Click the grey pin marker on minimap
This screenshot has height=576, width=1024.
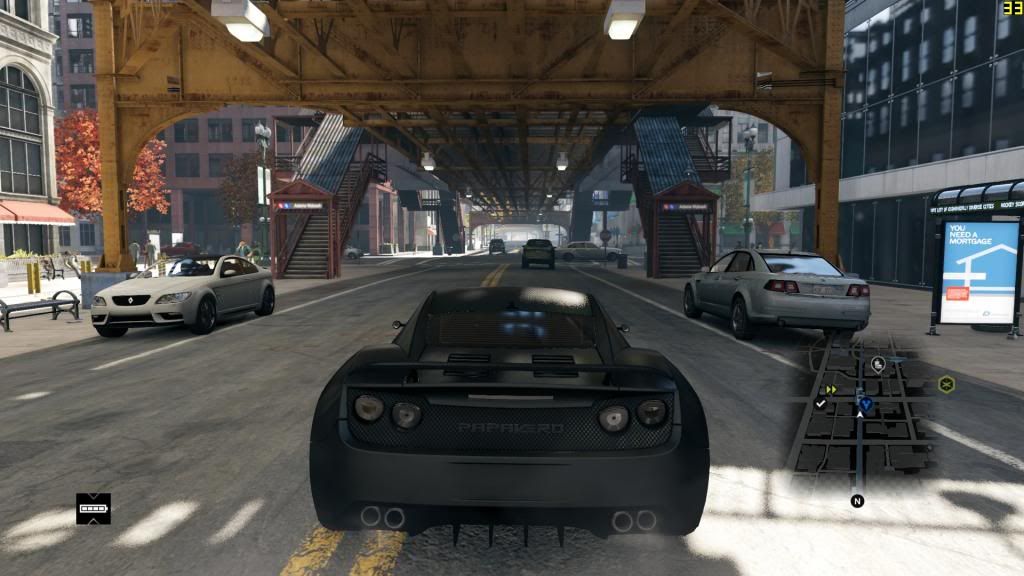(878, 364)
